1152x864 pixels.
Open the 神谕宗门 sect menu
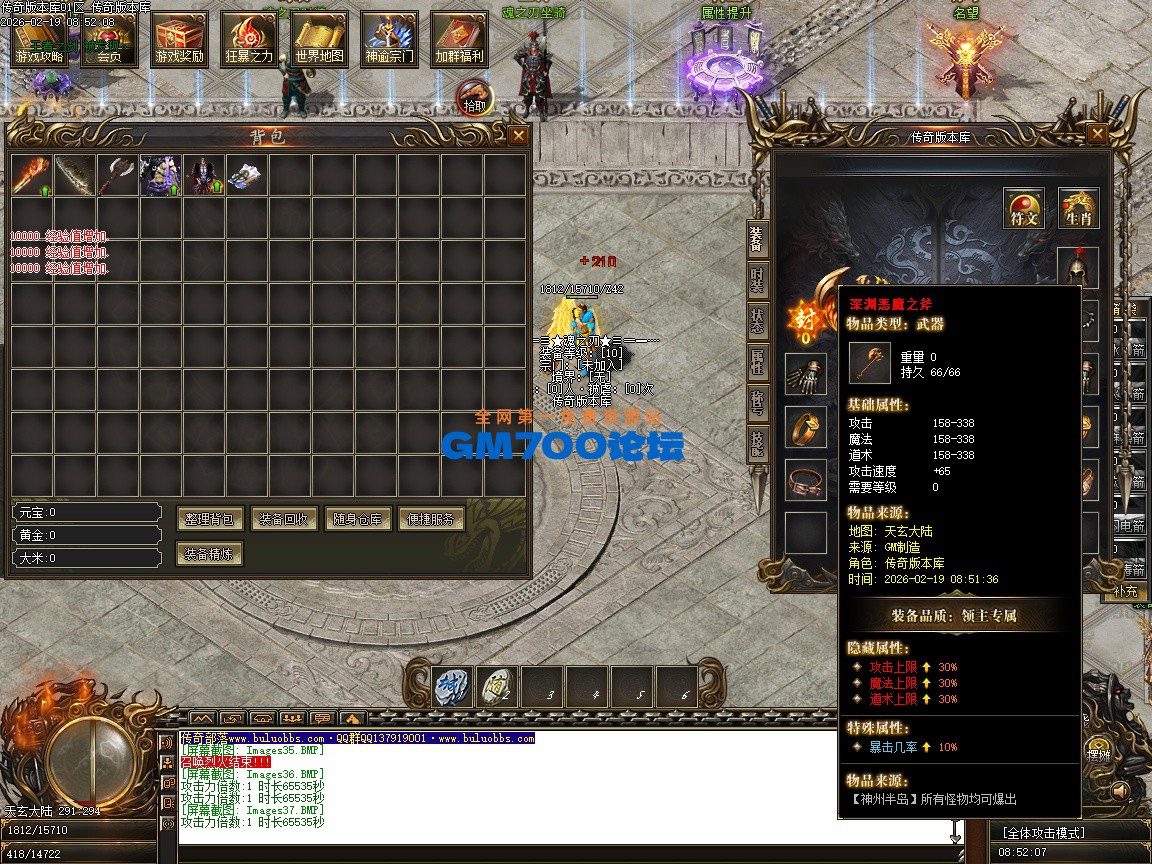click(x=389, y=40)
